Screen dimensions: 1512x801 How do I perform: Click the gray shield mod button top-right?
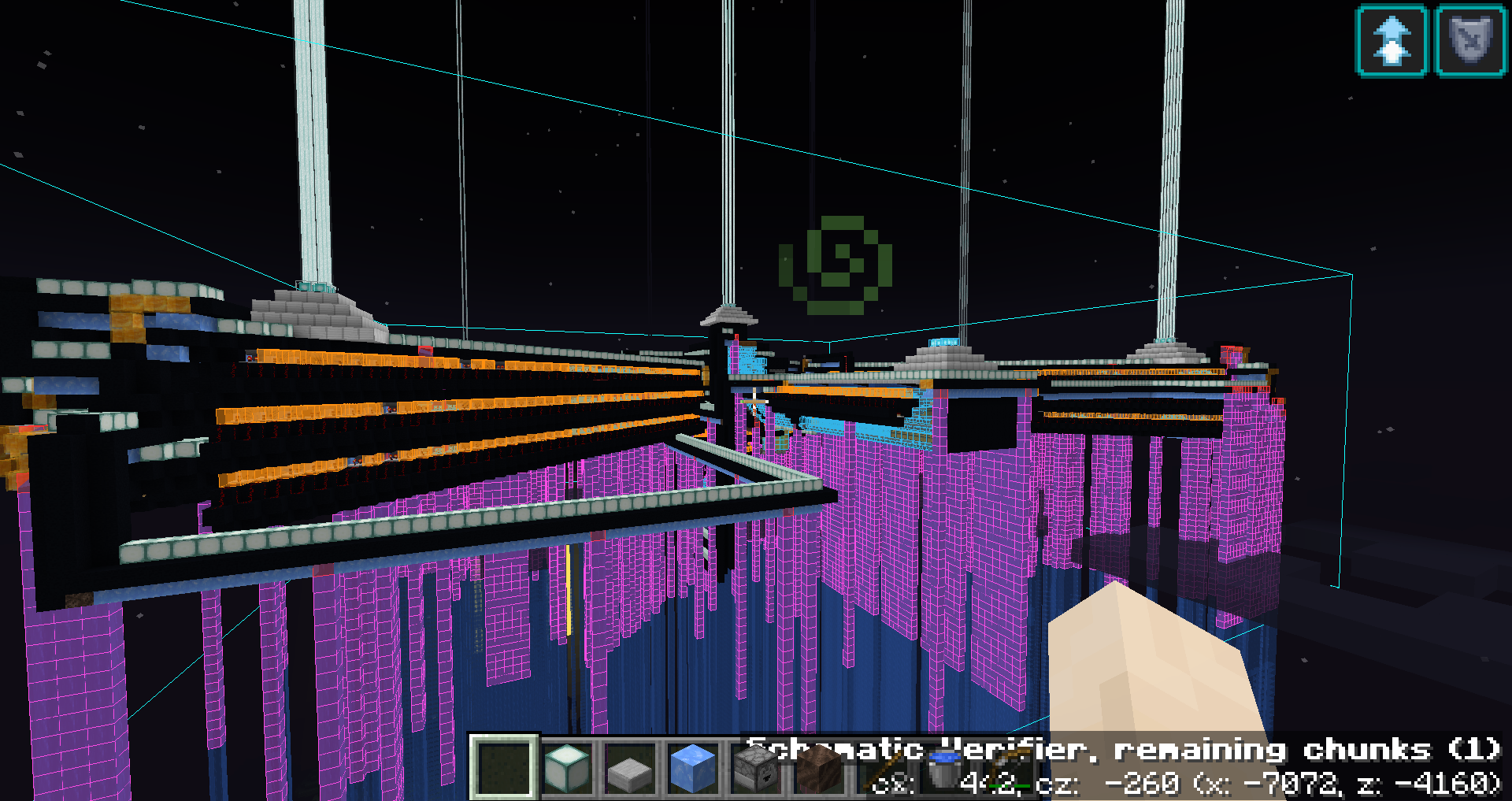1469,39
